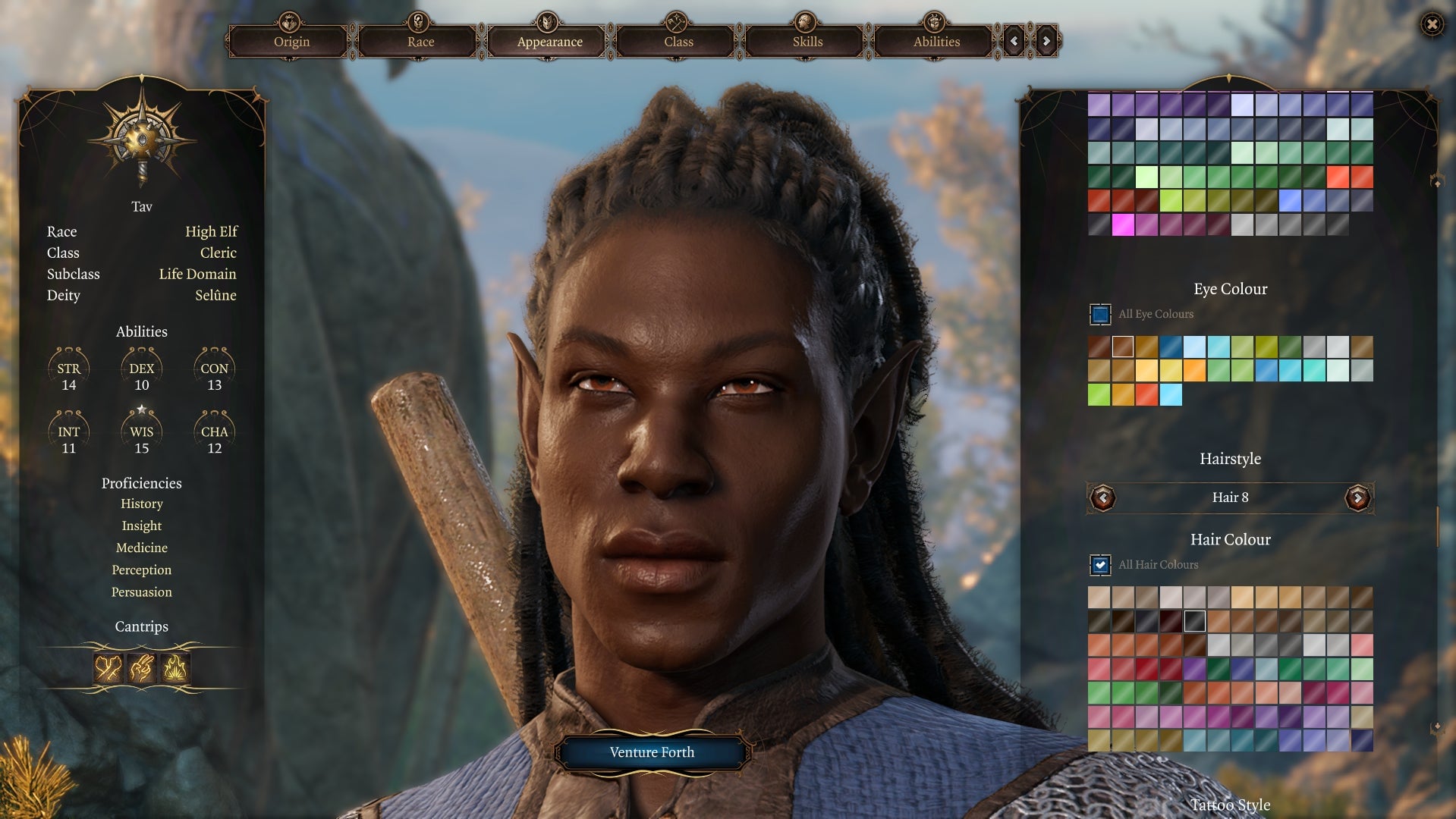This screenshot has width=1456, height=819.
Task: Click the hammer icon above the Class tab
Action: click(676, 20)
